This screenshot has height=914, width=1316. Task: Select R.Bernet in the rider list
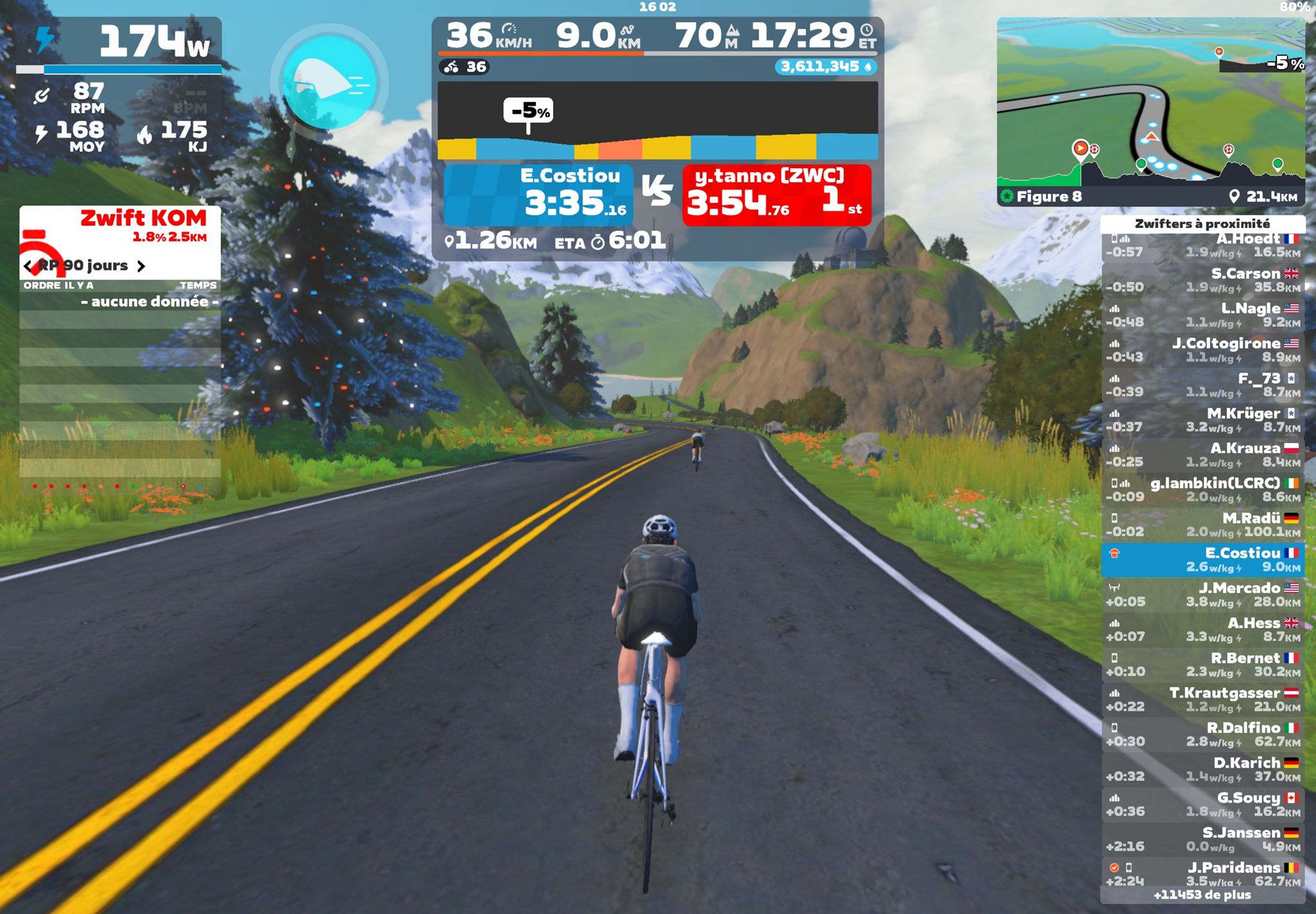pyautogui.click(x=1202, y=665)
